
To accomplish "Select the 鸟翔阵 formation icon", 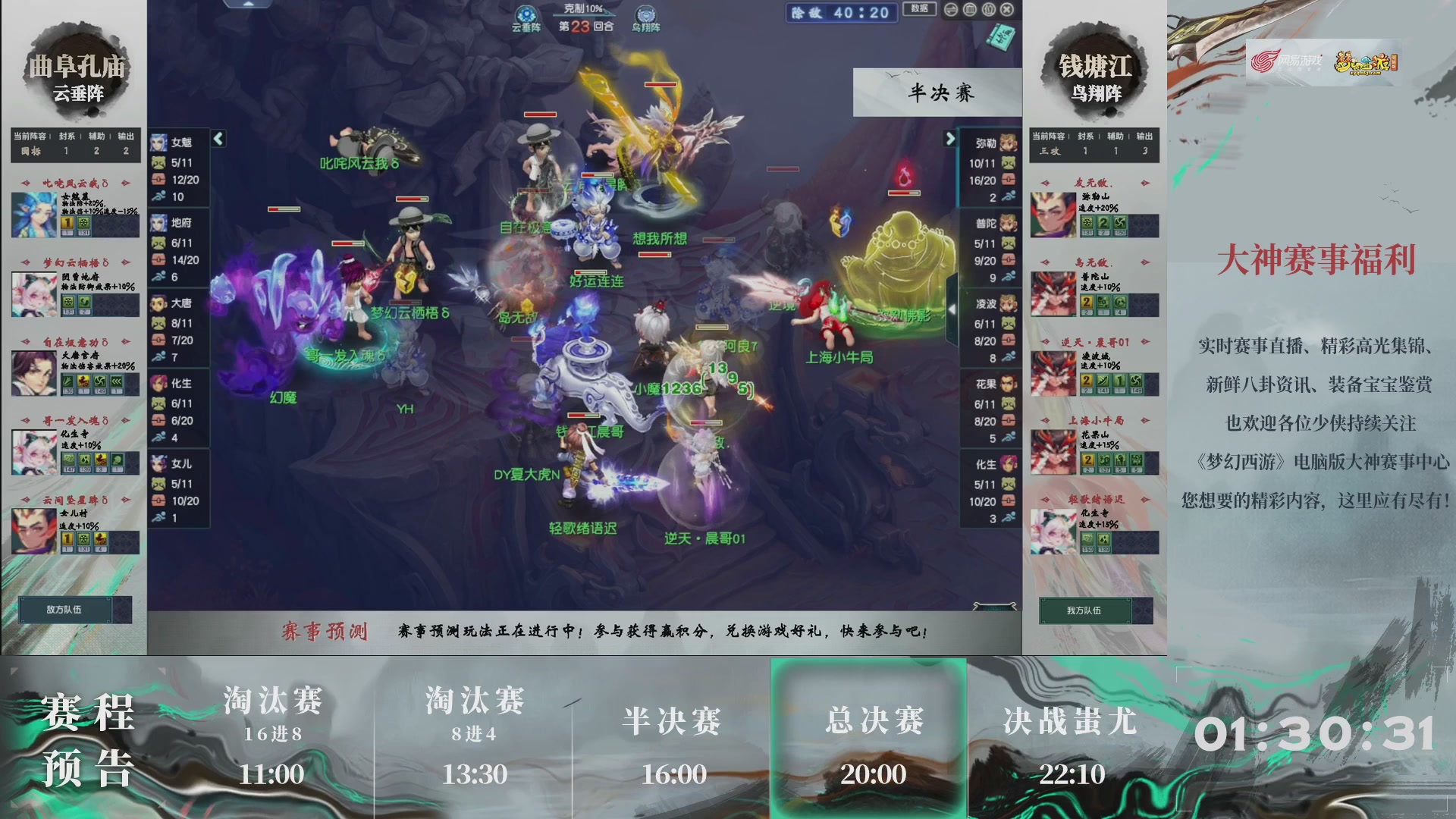I will coord(646,13).
